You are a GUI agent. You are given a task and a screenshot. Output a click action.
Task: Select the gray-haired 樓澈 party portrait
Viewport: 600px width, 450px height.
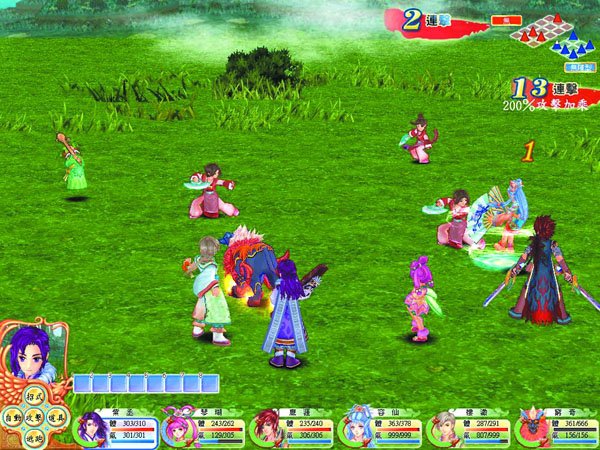tap(446, 427)
